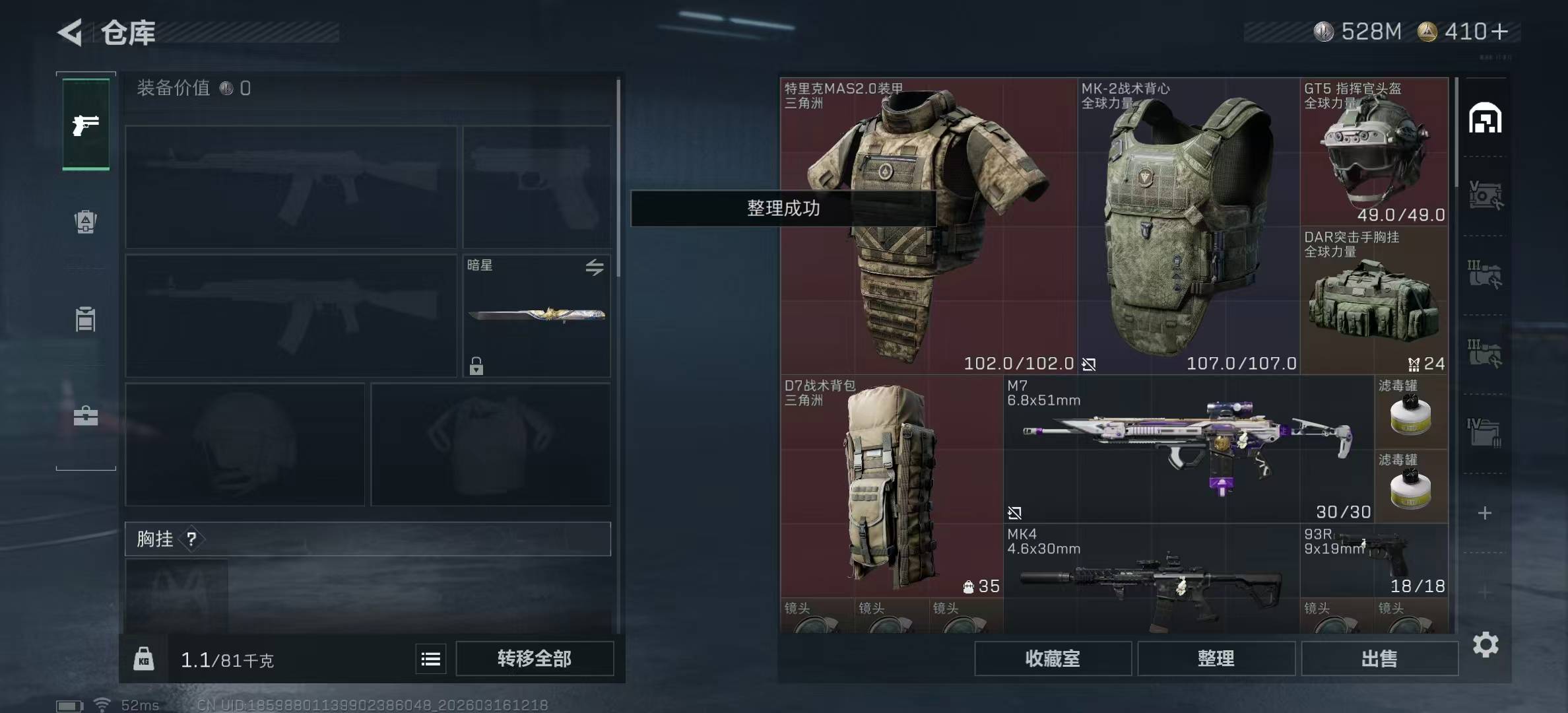
Task: Switch to the briefcase equipment tab
Action: coord(86,416)
